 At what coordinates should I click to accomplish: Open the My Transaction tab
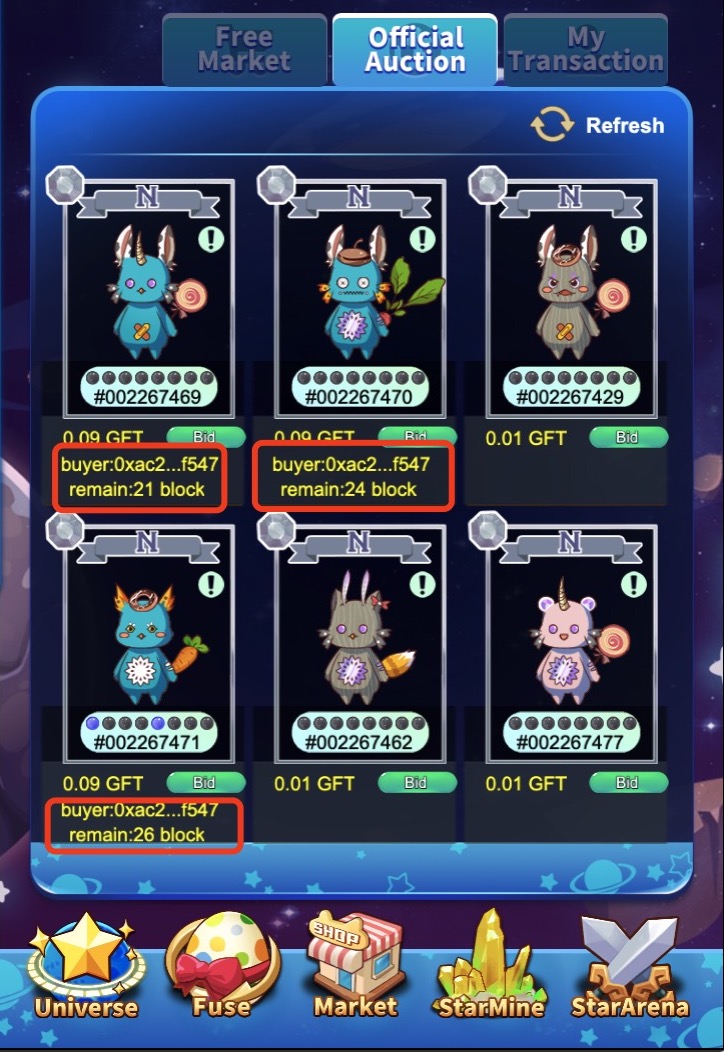(585, 49)
